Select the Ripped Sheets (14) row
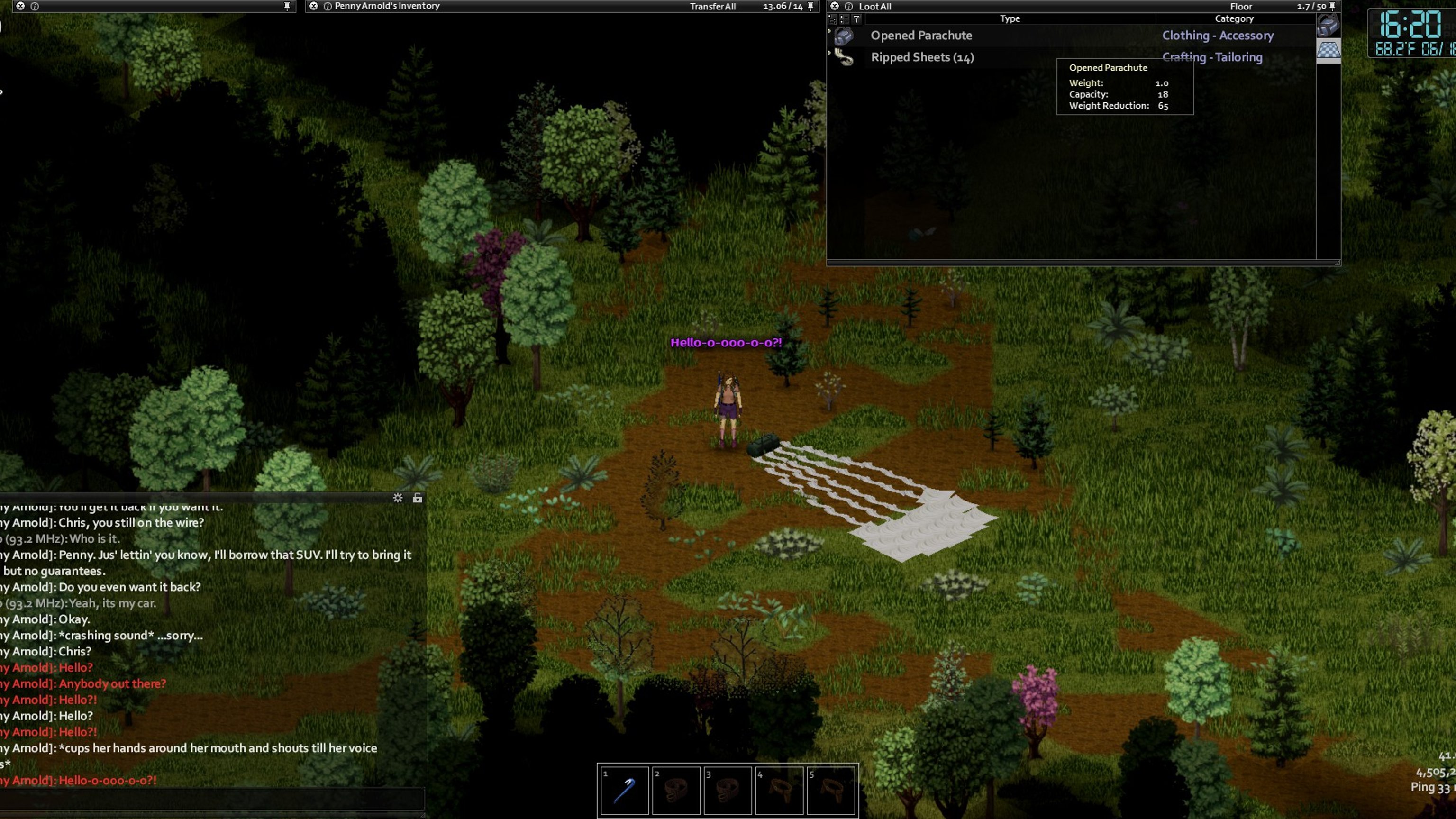 click(x=922, y=57)
